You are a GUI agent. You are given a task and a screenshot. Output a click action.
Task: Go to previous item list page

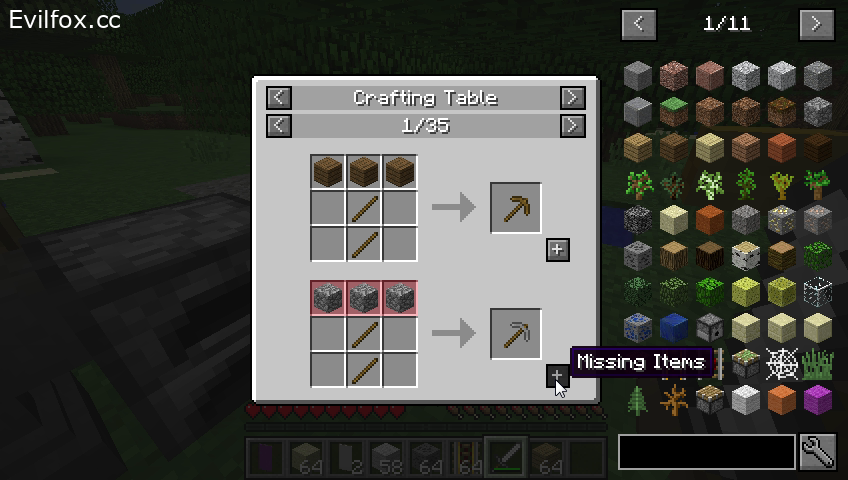click(638, 23)
